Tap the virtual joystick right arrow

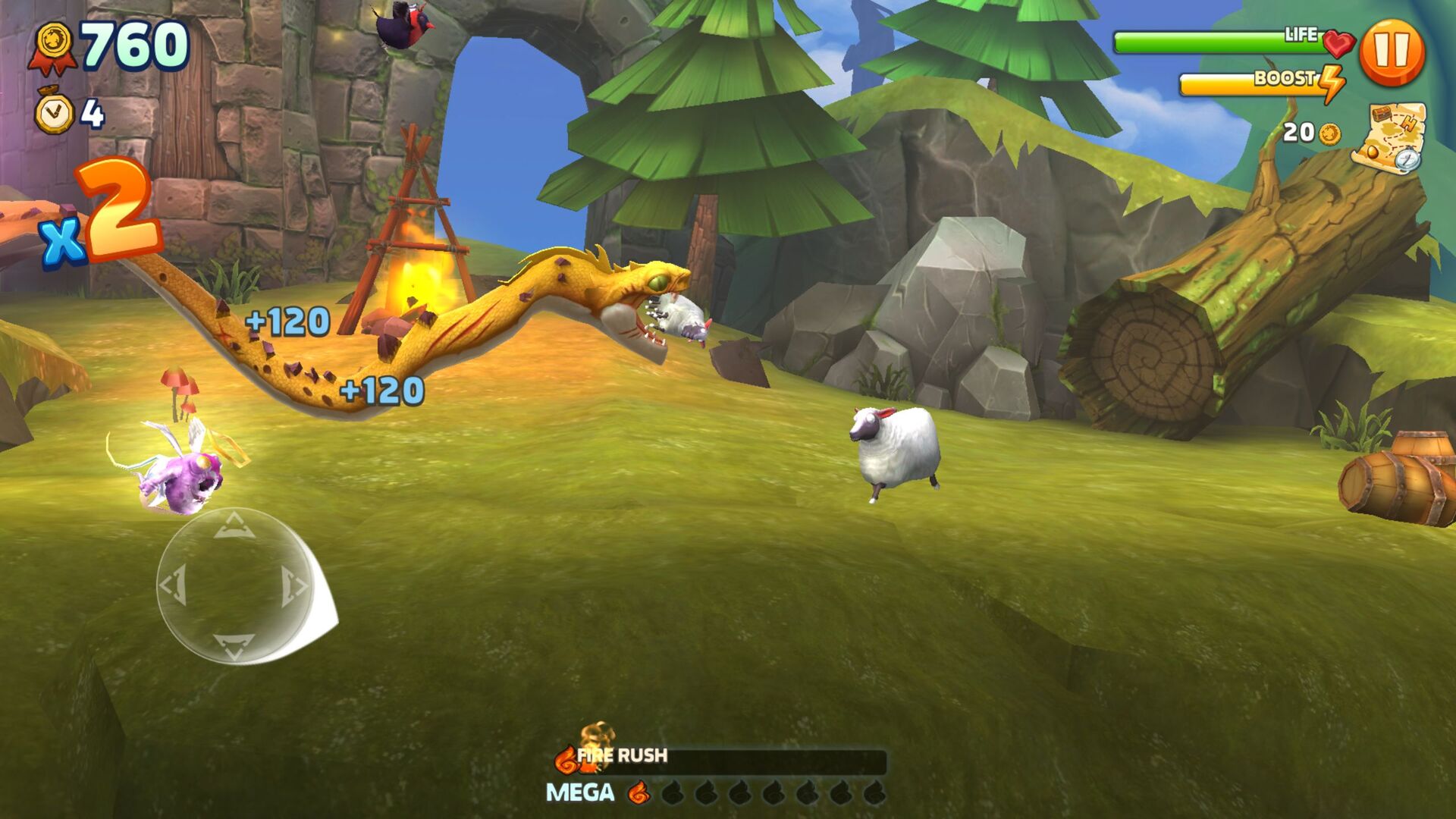293,586
